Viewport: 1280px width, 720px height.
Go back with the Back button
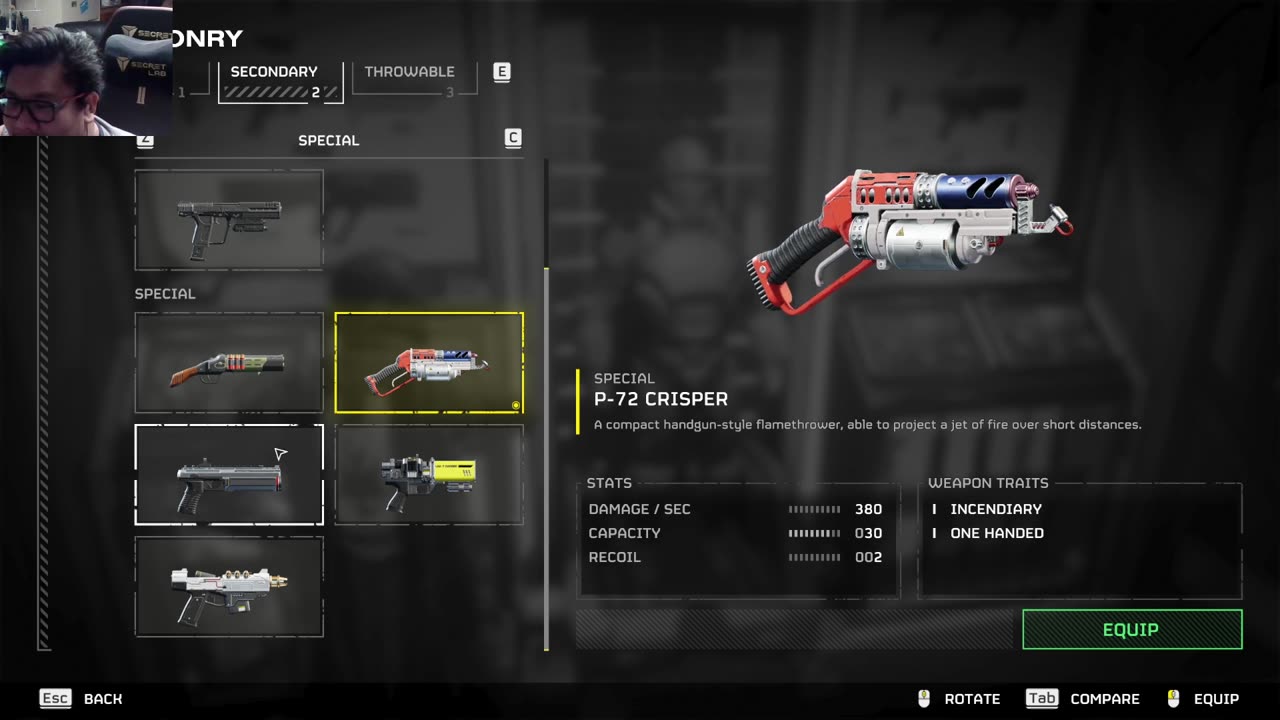click(82, 699)
